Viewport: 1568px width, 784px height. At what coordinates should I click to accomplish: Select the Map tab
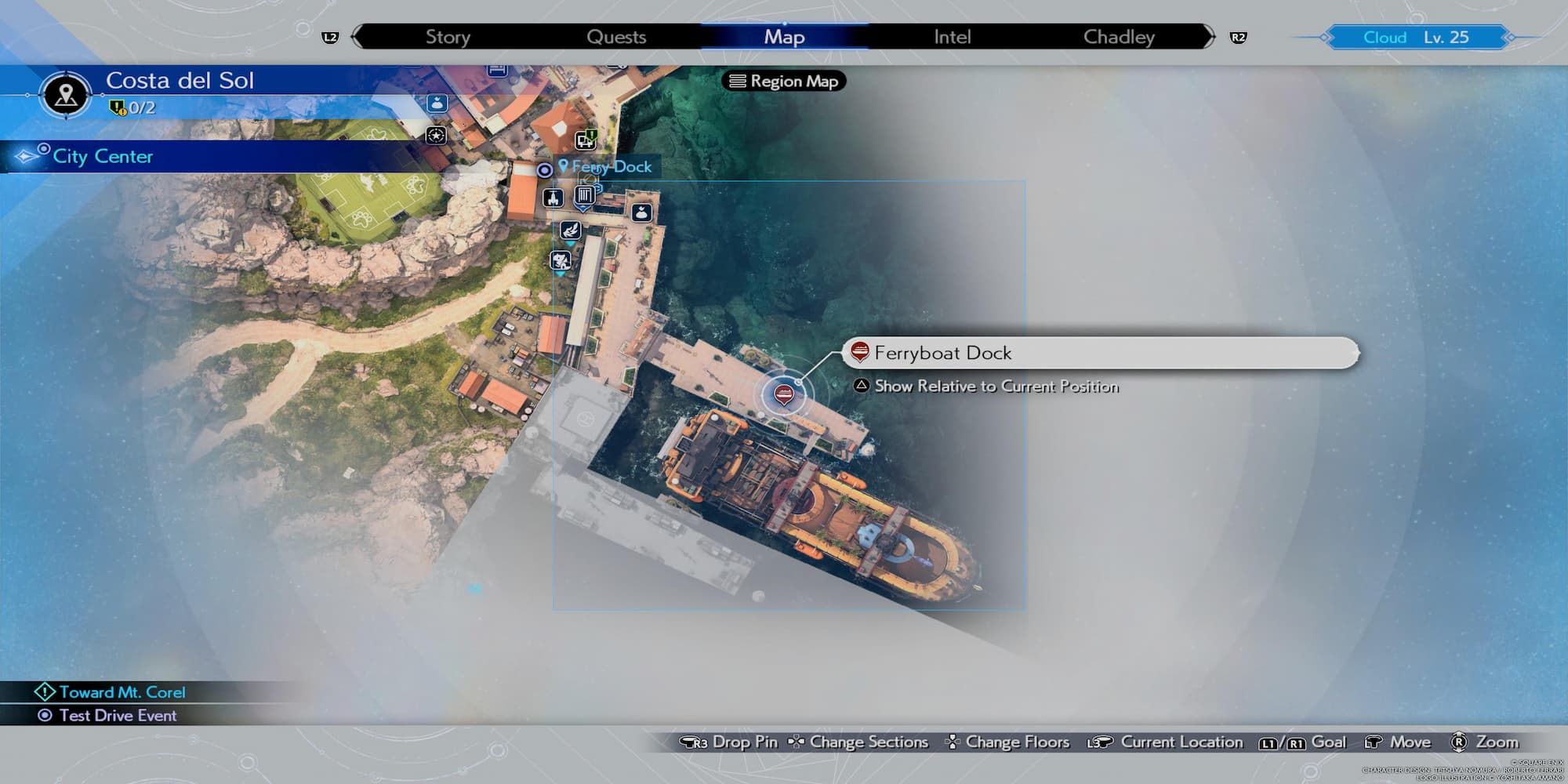coord(784,37)
